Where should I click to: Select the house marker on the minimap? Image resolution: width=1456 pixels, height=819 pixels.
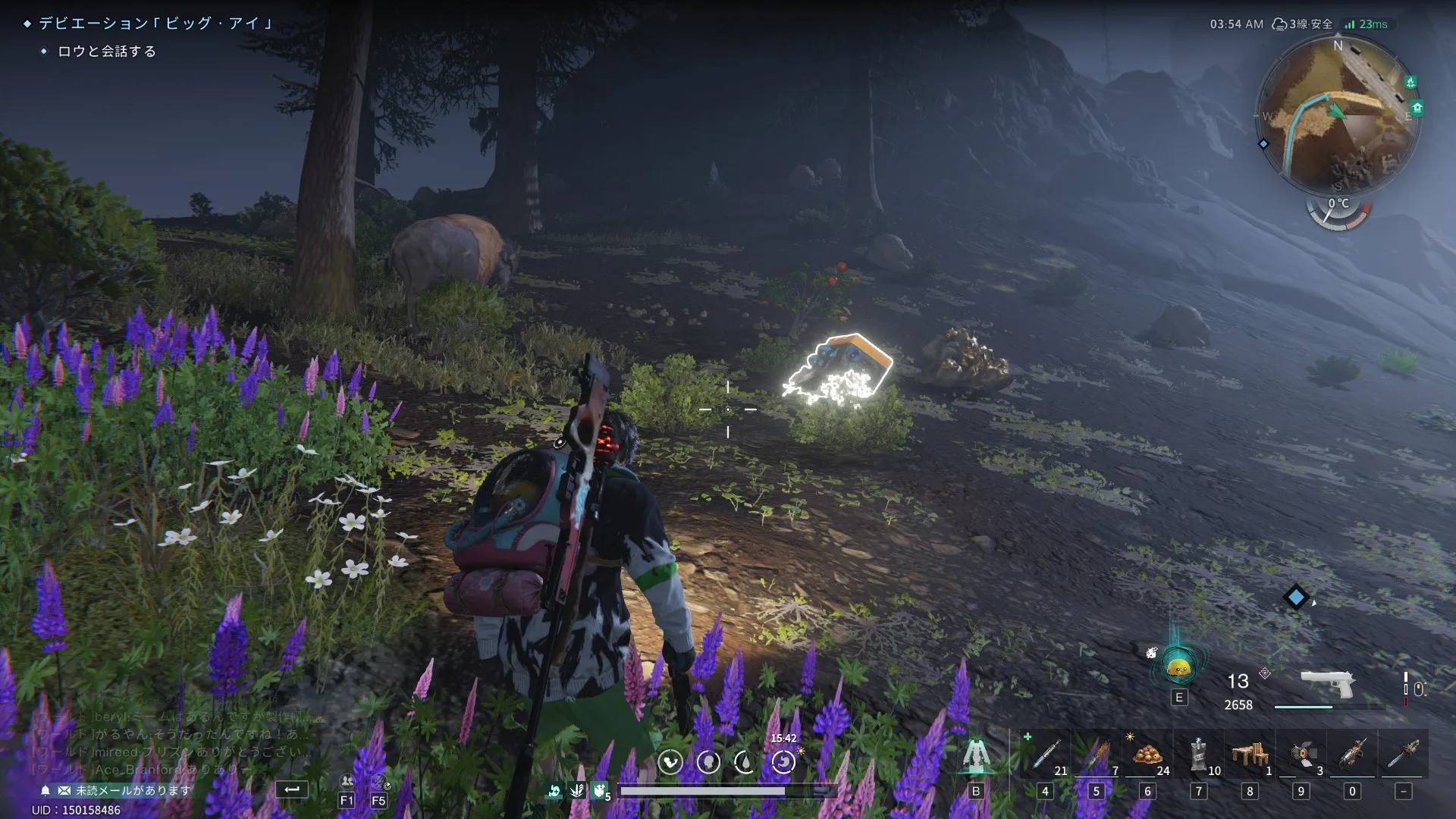point(1417,108)
